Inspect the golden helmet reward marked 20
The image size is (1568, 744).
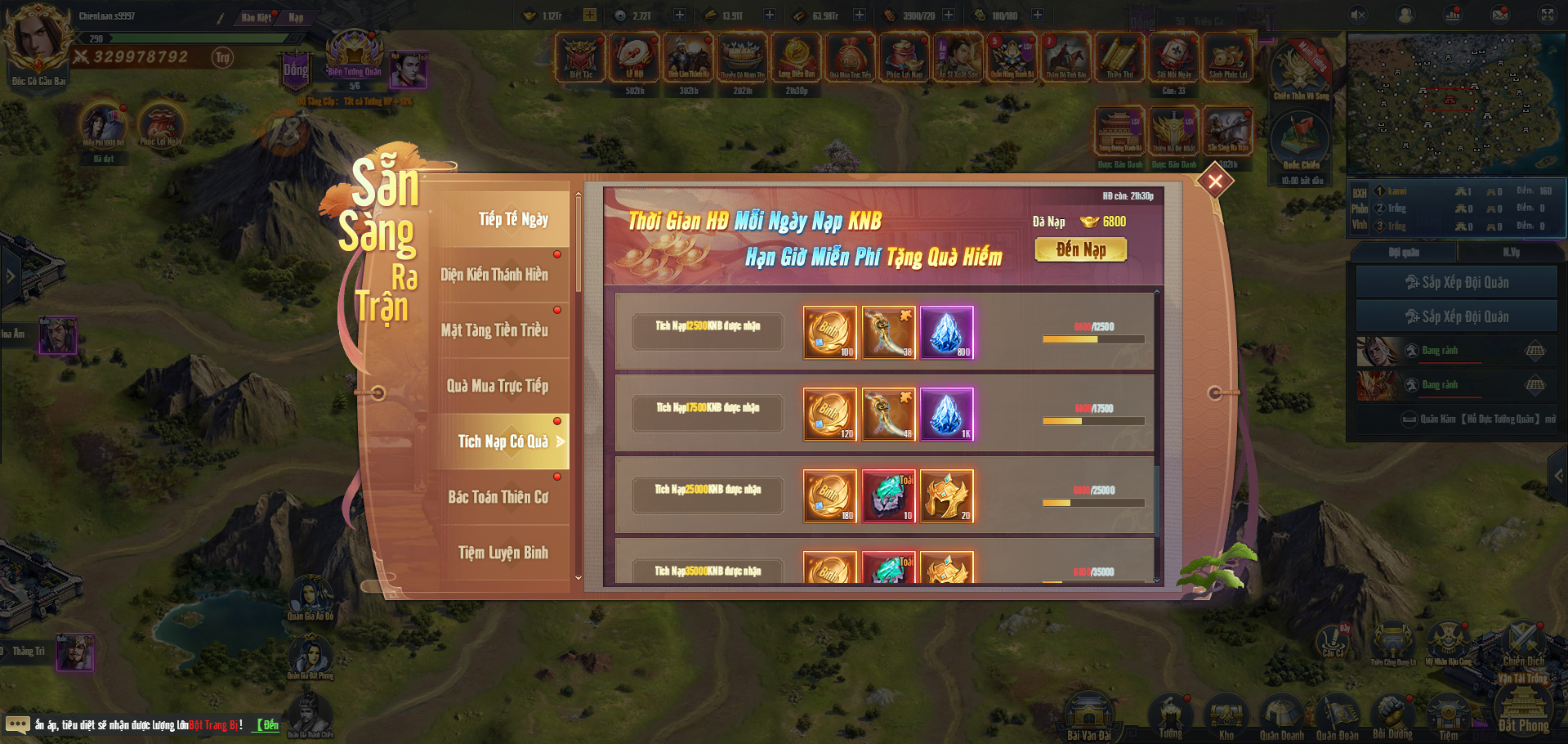tap(947, 495)
